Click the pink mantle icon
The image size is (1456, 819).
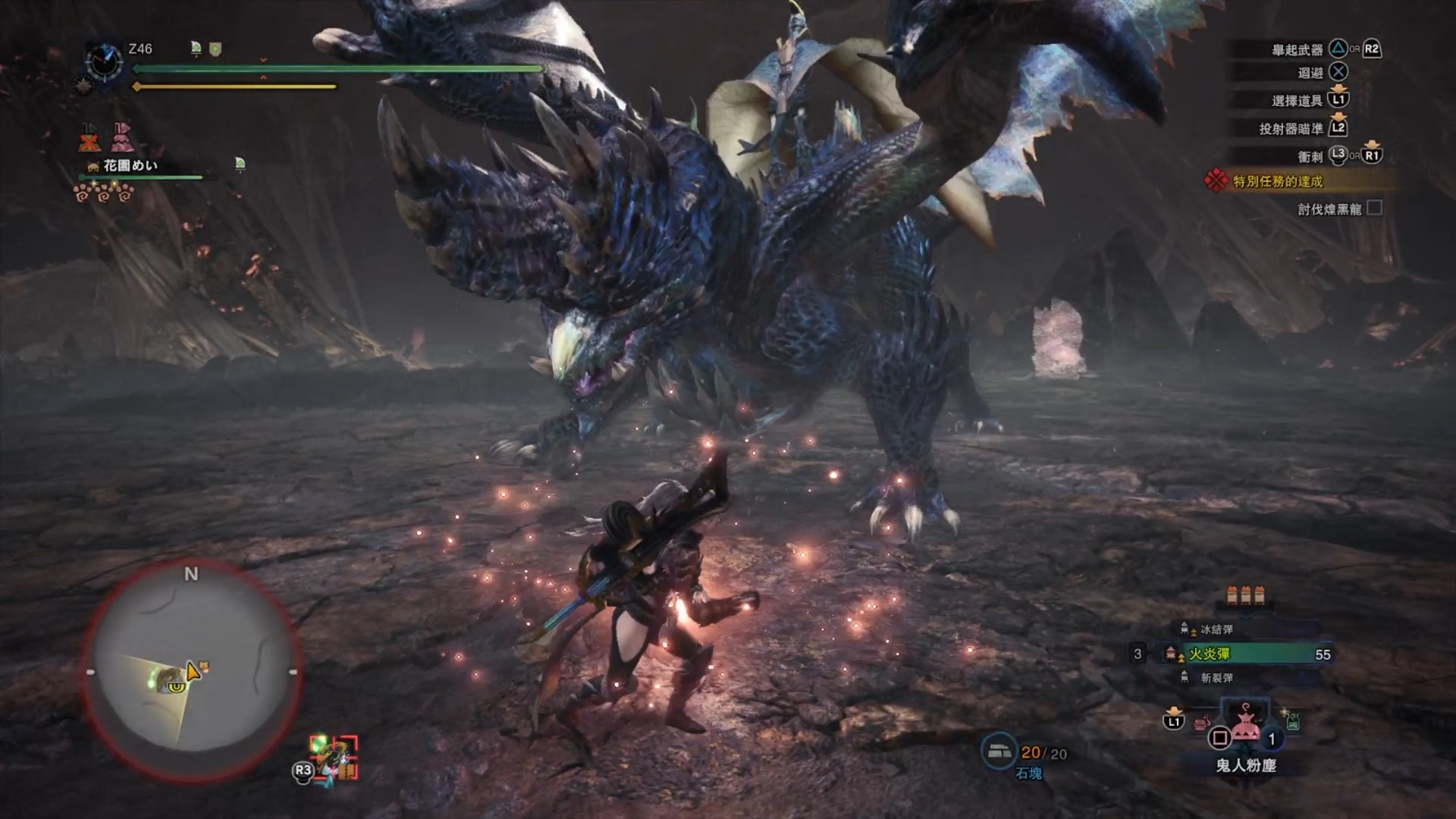(x=122, y=137)
